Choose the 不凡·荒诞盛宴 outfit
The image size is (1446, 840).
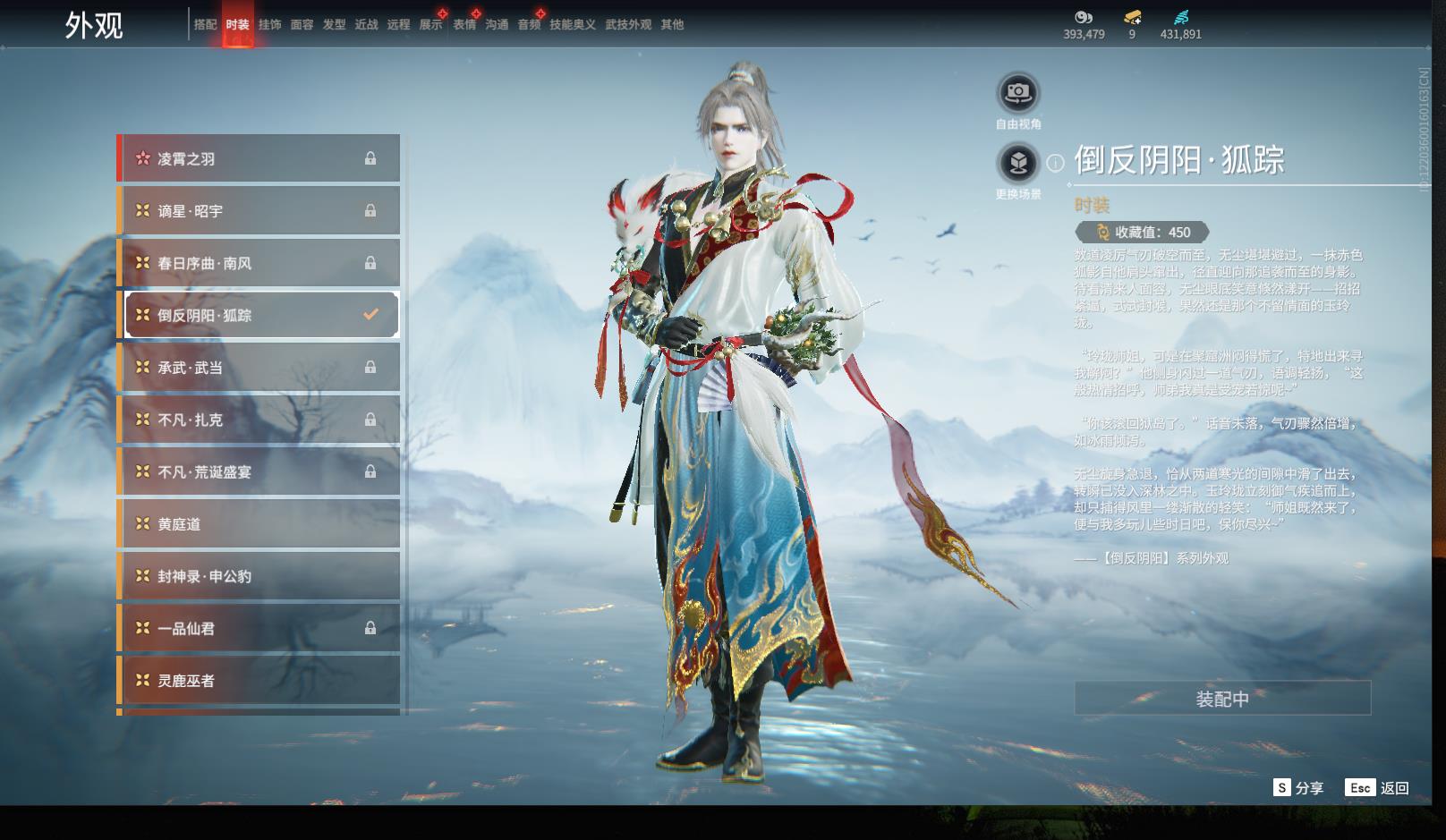259,471
